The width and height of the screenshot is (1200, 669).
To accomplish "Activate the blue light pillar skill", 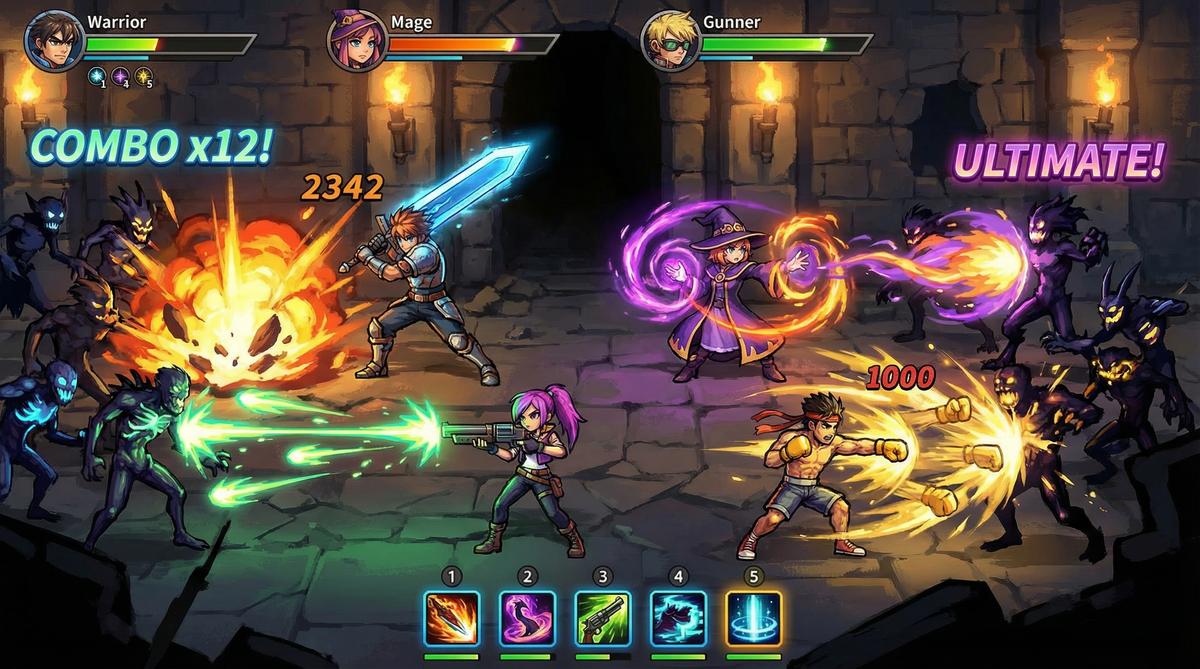I will pyautogui.click(x=754, y=618).
